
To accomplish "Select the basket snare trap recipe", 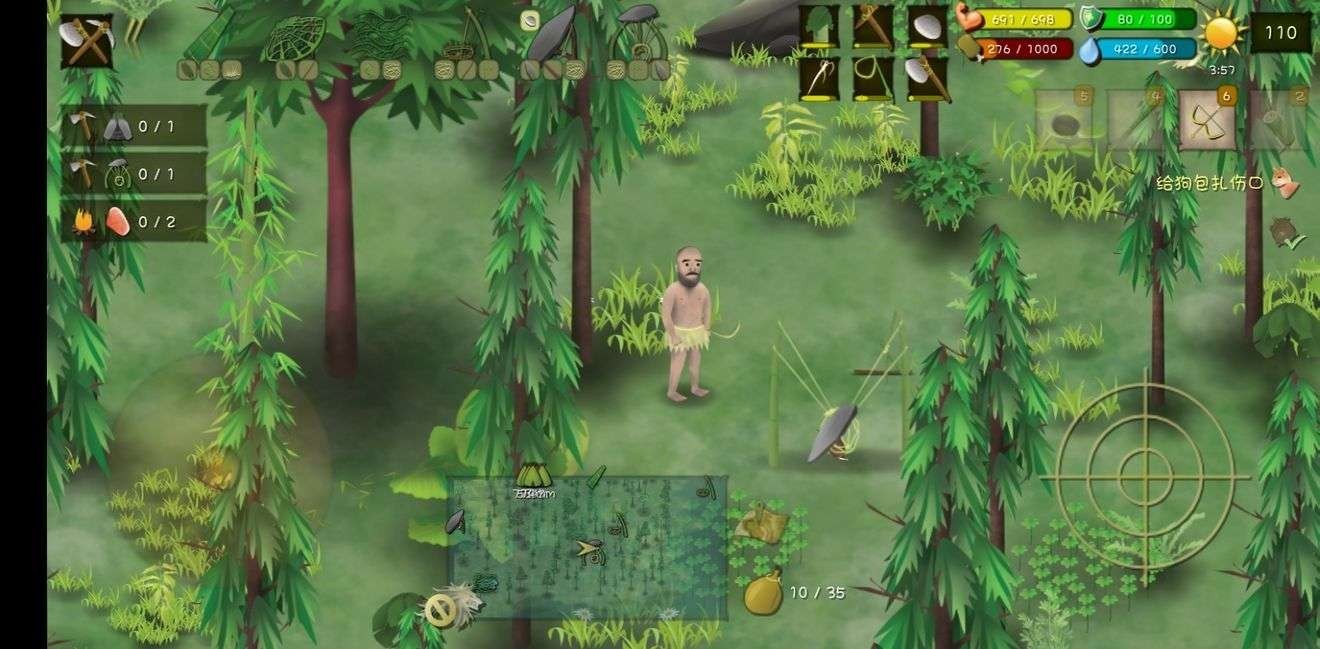I will tap(461, 40).
